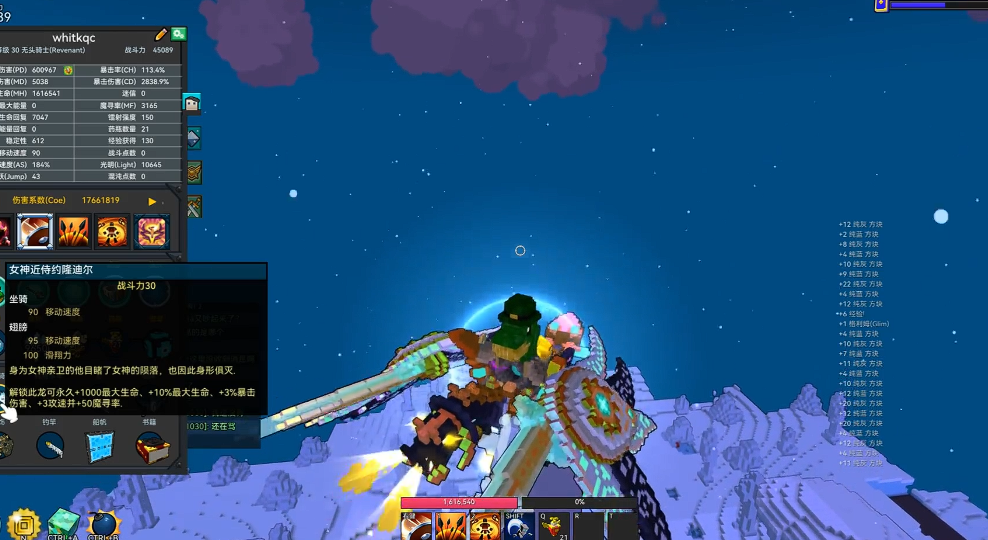988x540 pixels.
Task: Click the pink winged stat icon beside physical damage
Action: (69, 70)
